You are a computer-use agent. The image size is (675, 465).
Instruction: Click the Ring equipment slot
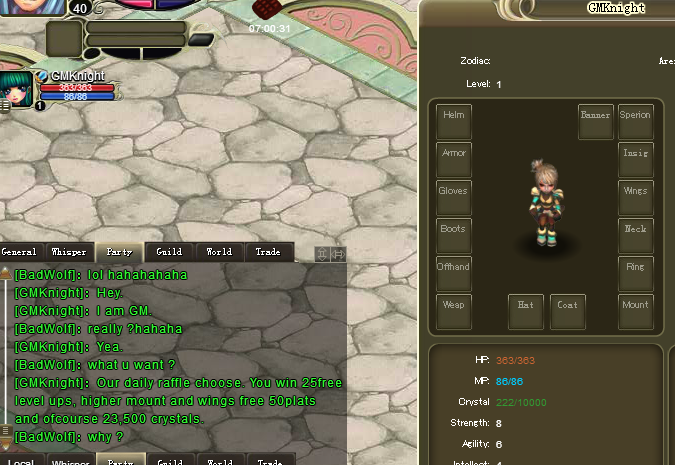point(635,274)
